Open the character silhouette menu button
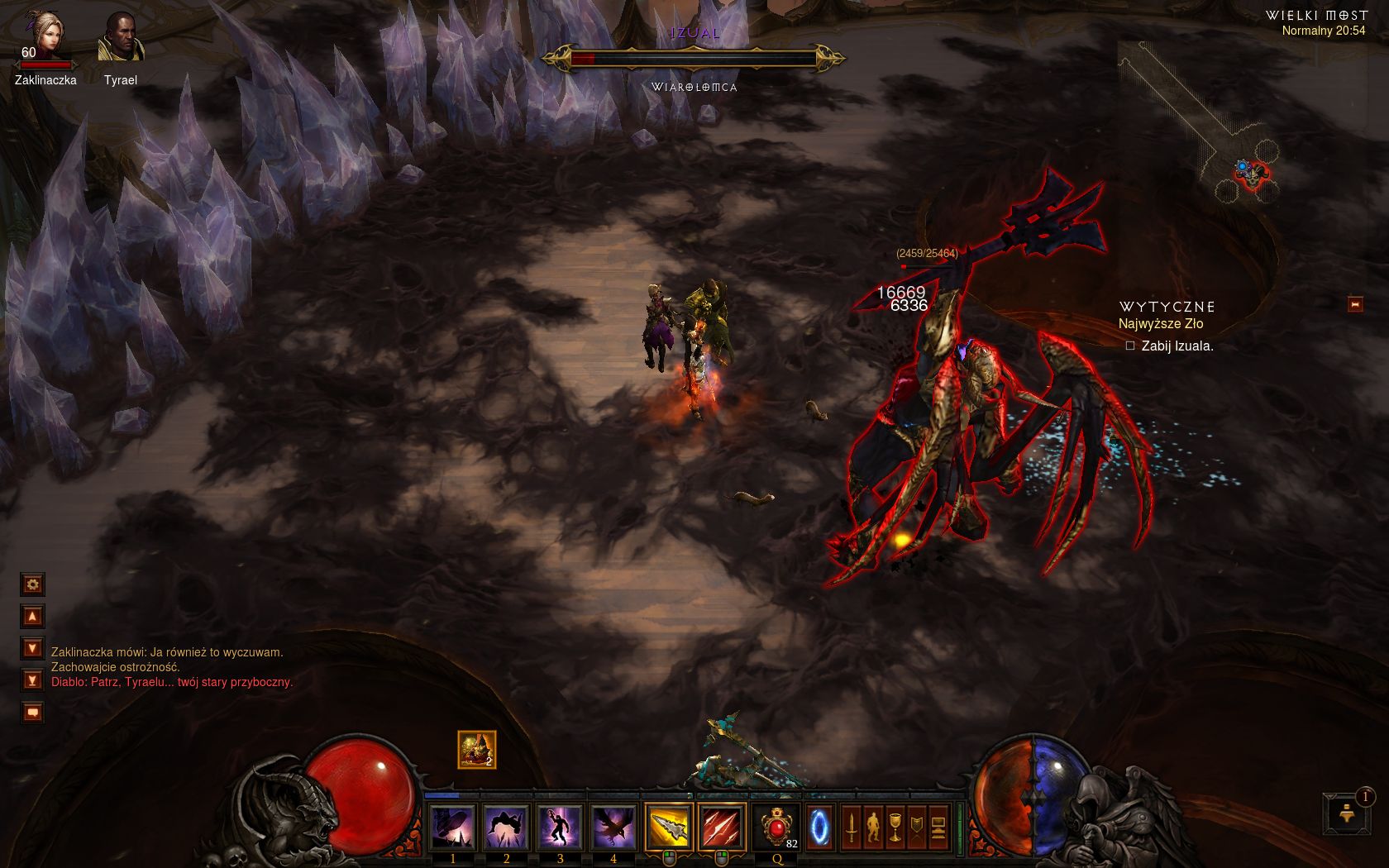 click(873, 827)
